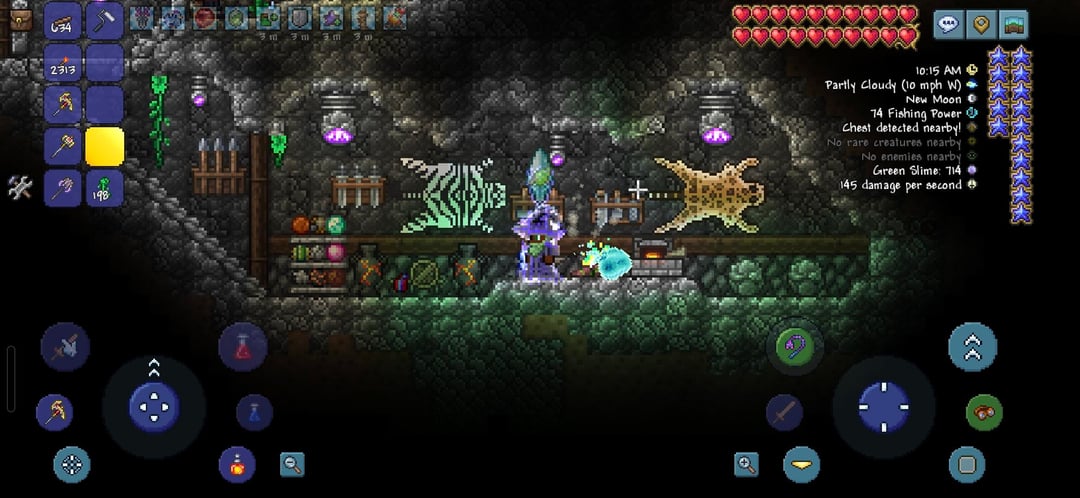Tap the yellow down-arrow button
This screenshot has height=498, width=1080.
801,464
